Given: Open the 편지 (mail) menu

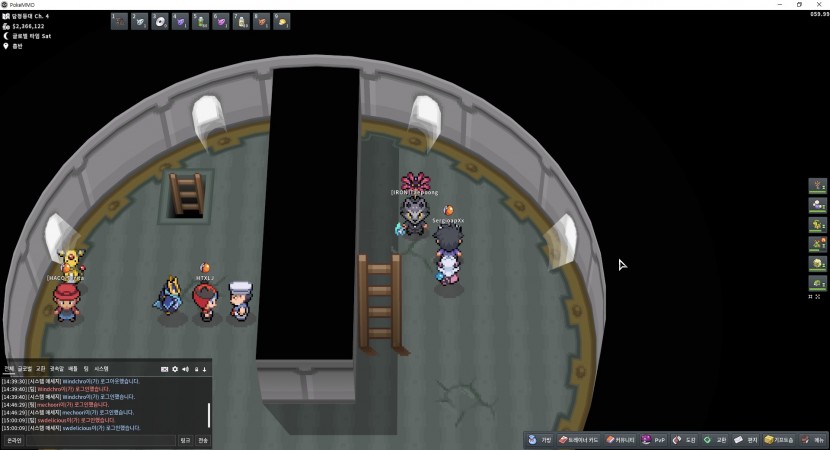Looking at the screenshot, I should pyautogui.click(x=745, y=440).
